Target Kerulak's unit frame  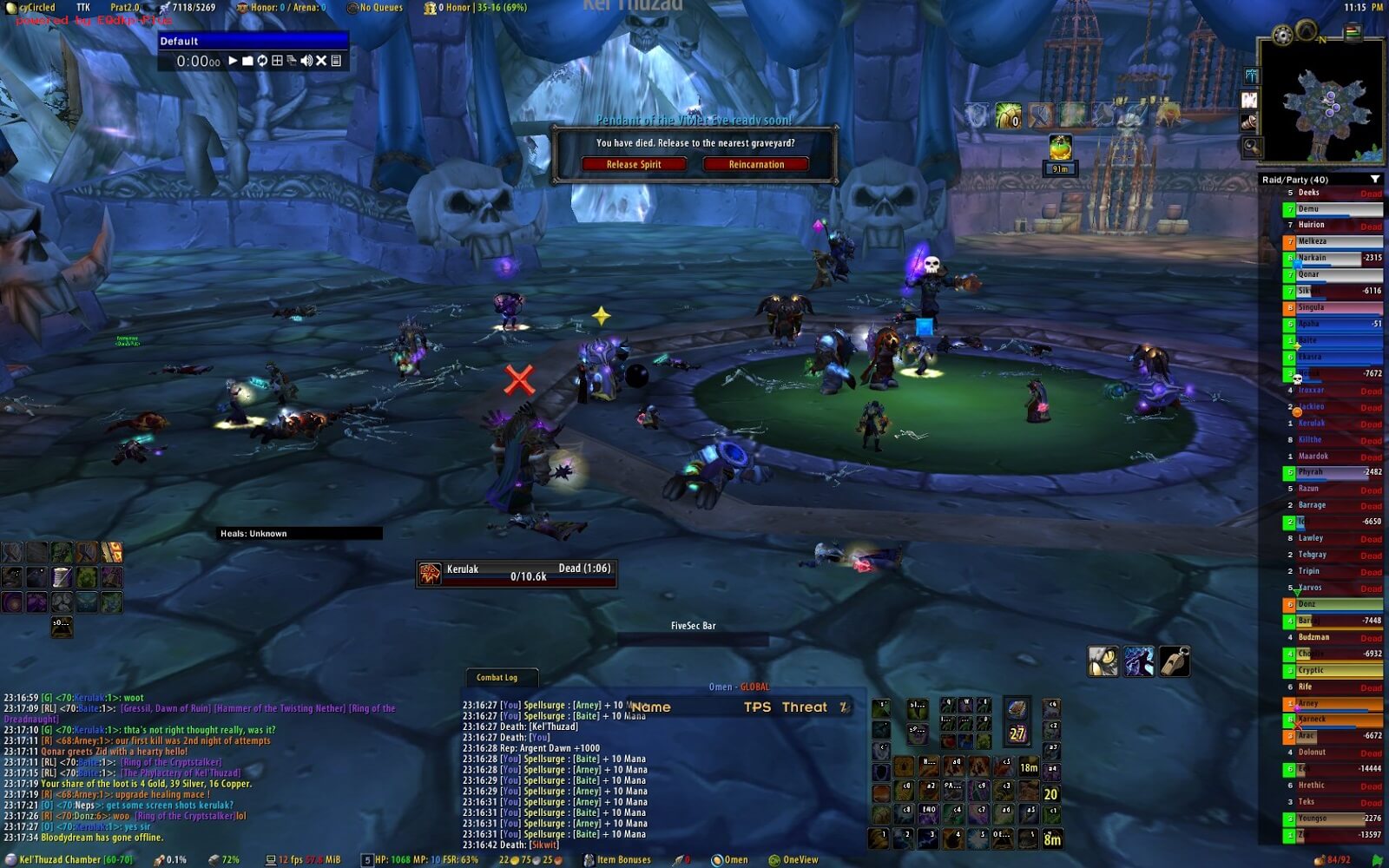[x=517, y=573]
